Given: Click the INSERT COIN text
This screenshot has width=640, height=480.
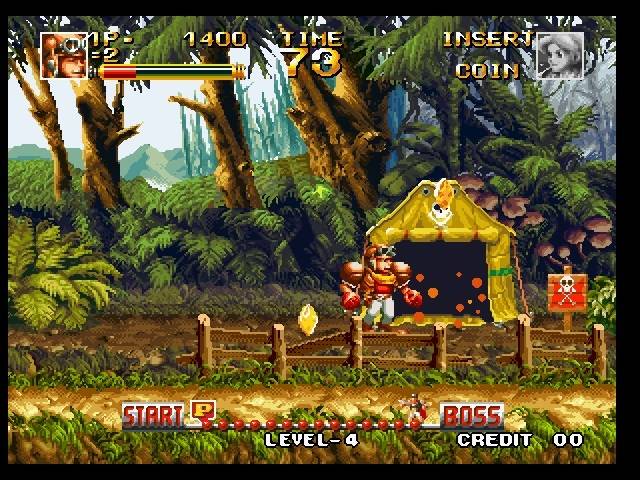Looking at the screenshot, I should tap(486, 55).
